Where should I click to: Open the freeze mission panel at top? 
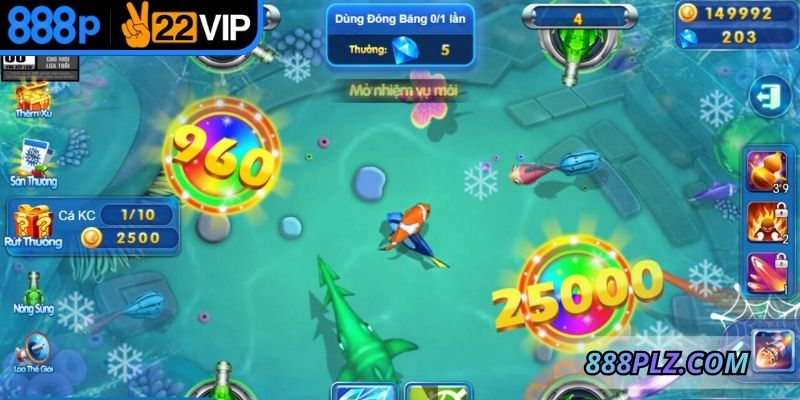[398, 32]
